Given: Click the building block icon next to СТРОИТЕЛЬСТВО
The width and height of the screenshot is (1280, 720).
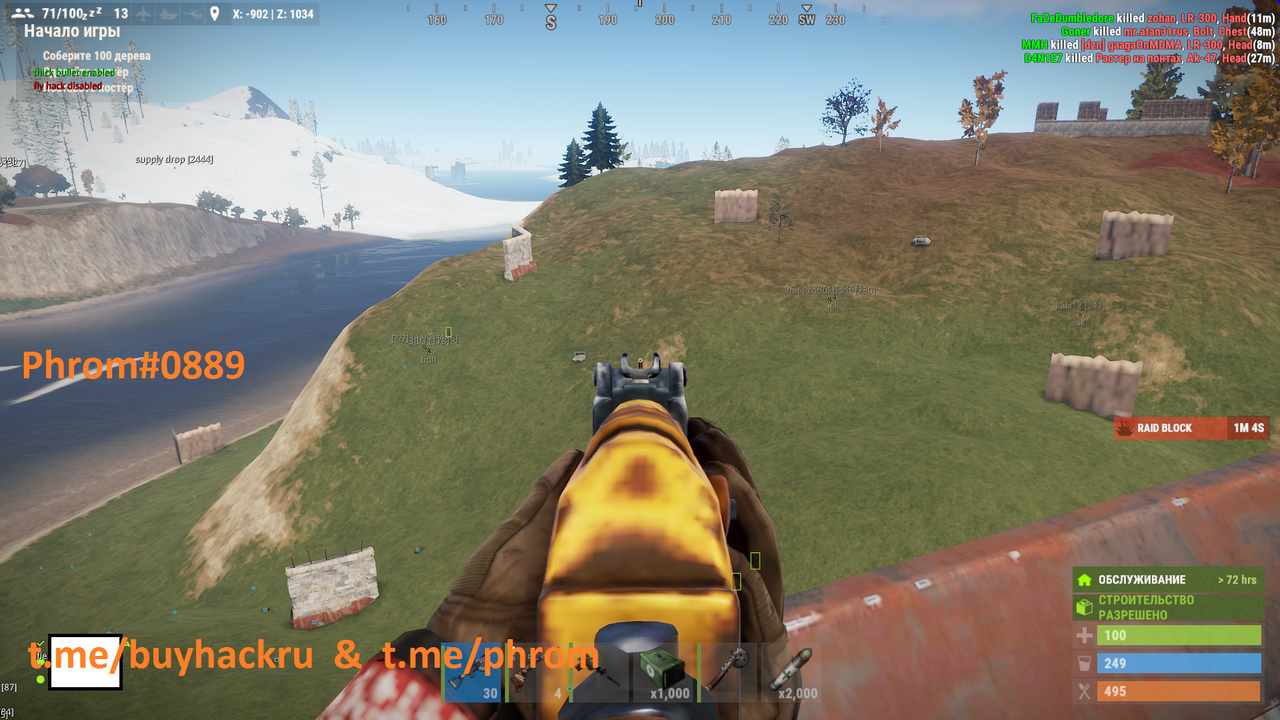Looking at the screenshot, I should 1086,606.
